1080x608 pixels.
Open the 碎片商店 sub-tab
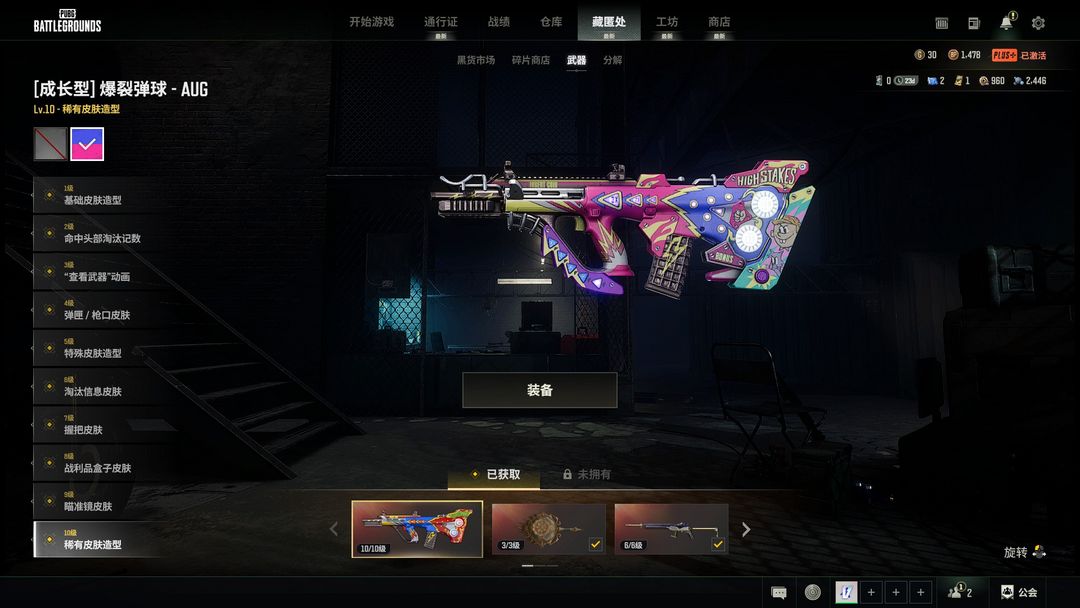tap(531, 60)
